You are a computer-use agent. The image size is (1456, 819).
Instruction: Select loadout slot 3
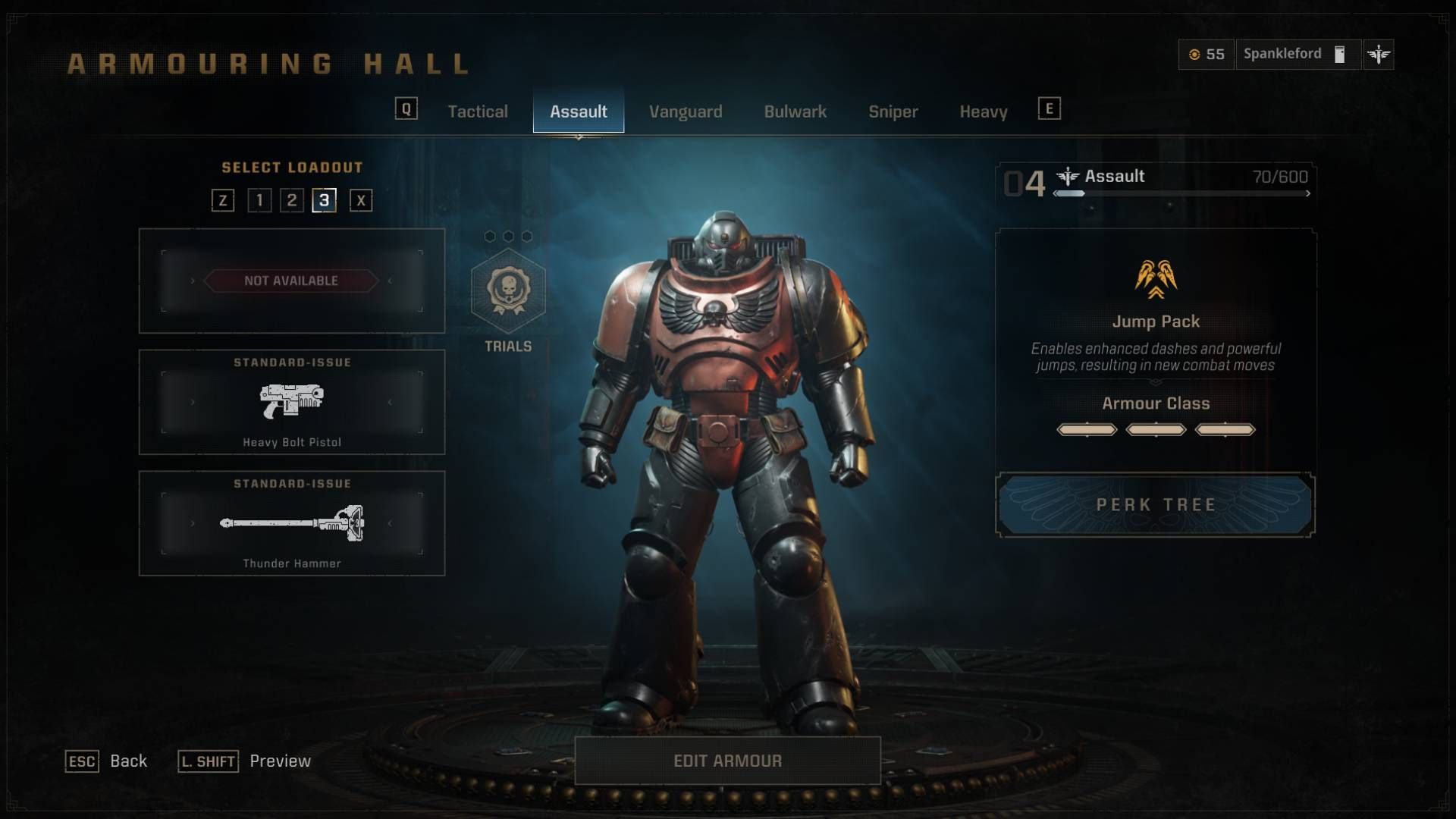tap(324, 200)
